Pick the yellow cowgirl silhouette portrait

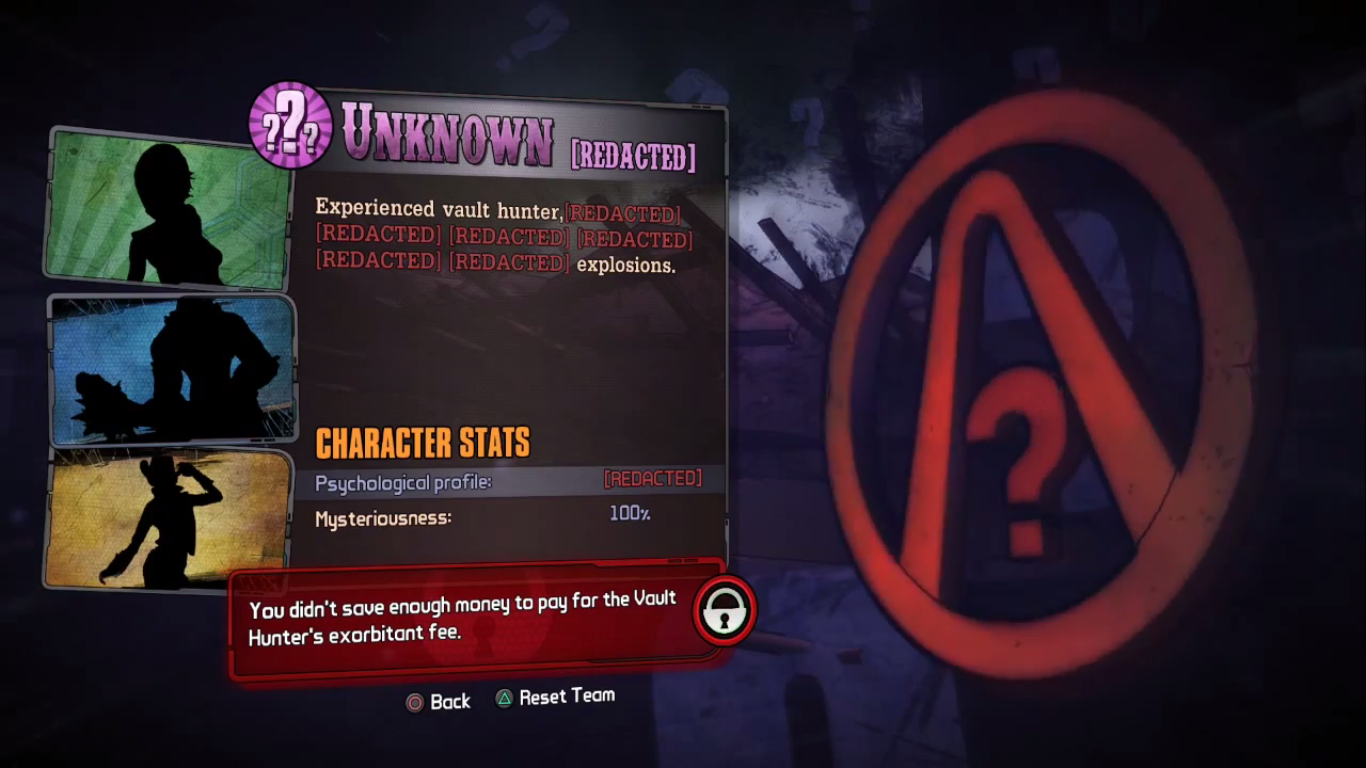[x=167, y=518]
